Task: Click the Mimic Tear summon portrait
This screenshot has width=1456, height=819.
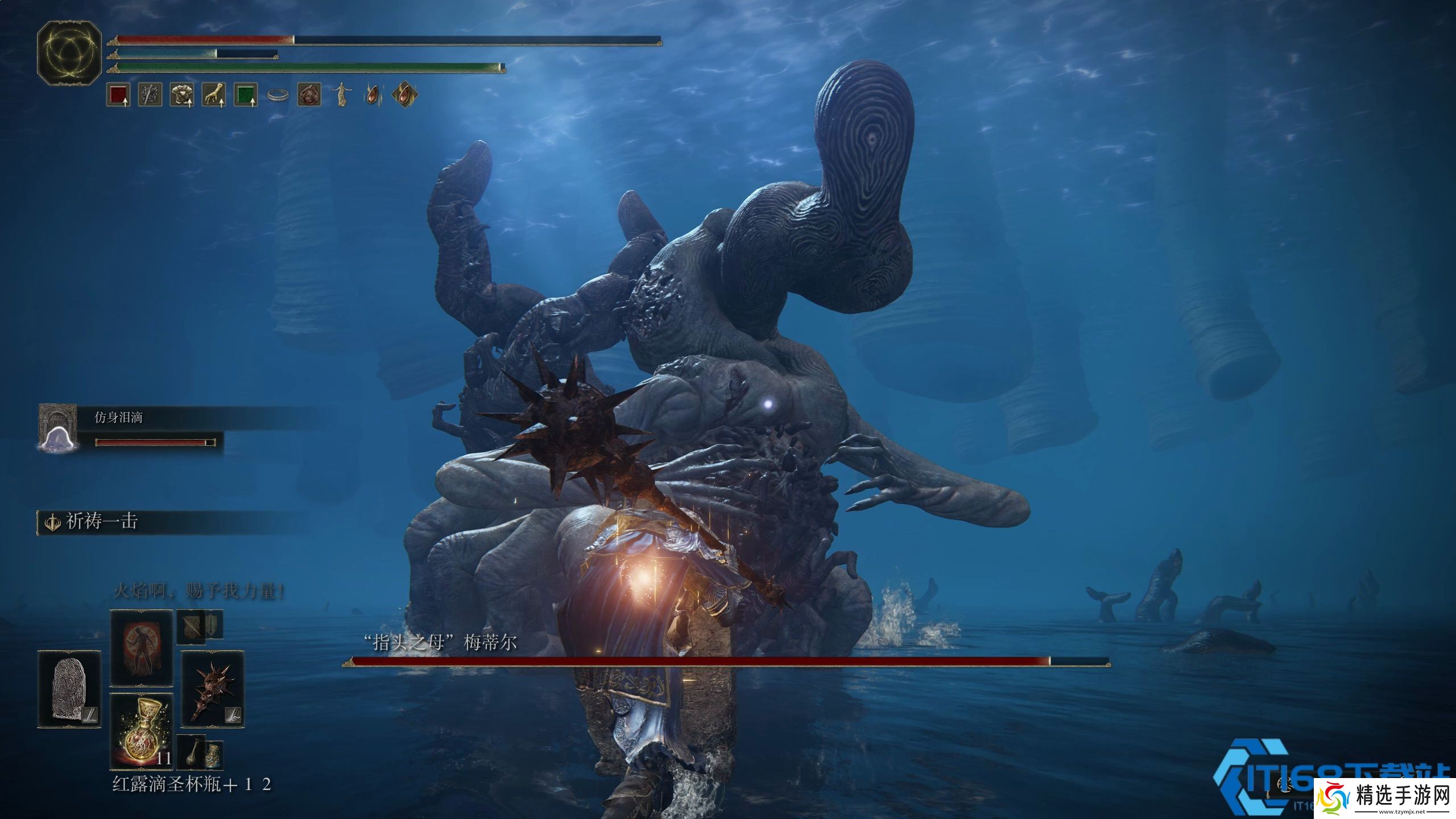Action: pos(57,427)
